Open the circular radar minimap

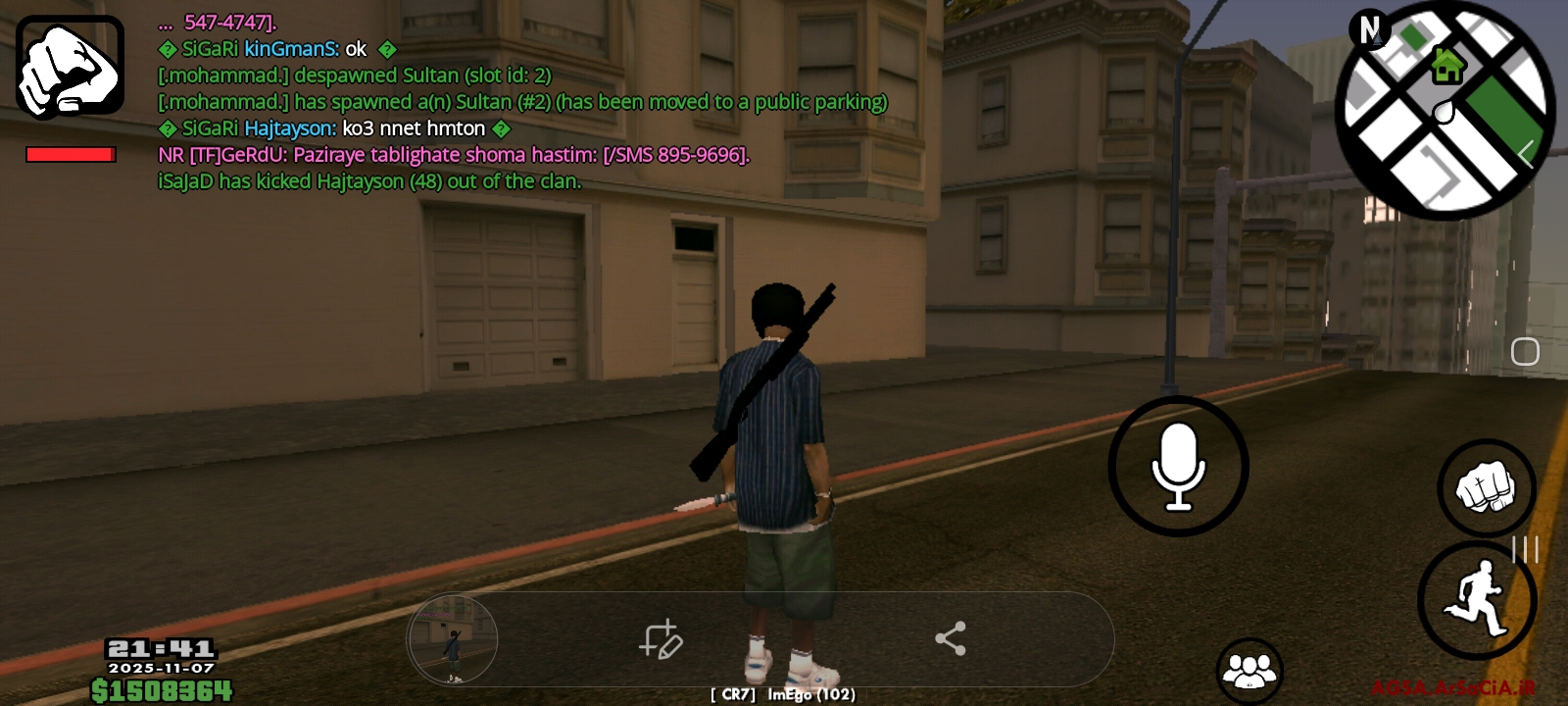coord(1444,110)
